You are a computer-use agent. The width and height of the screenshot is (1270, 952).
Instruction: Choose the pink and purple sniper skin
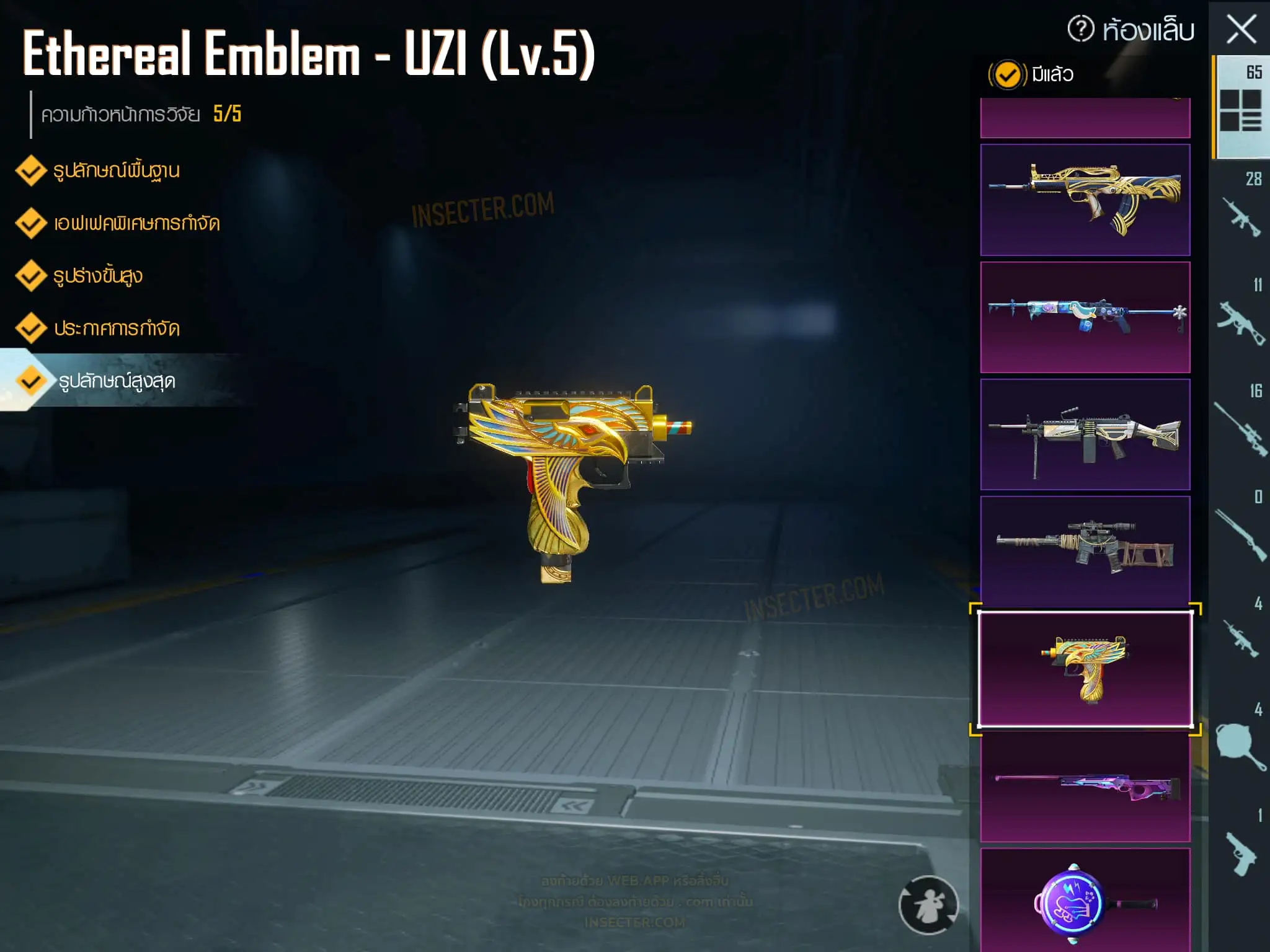pyautogui.click(x=1085, y=787)
